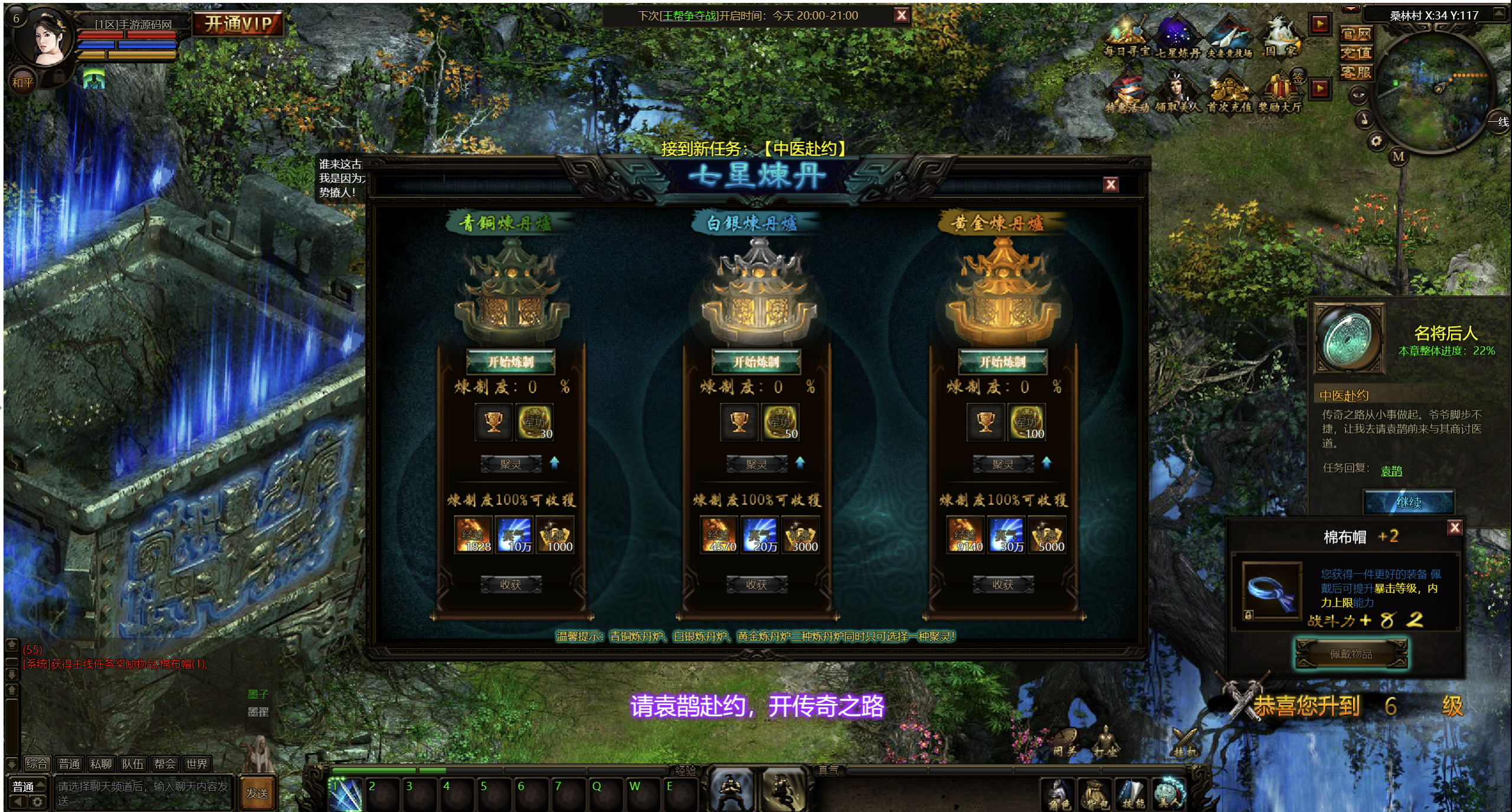Viewport: 1512px width, 812px height.
Task: Click 聚灵 under the silver furnace
Action: [756, 464]
